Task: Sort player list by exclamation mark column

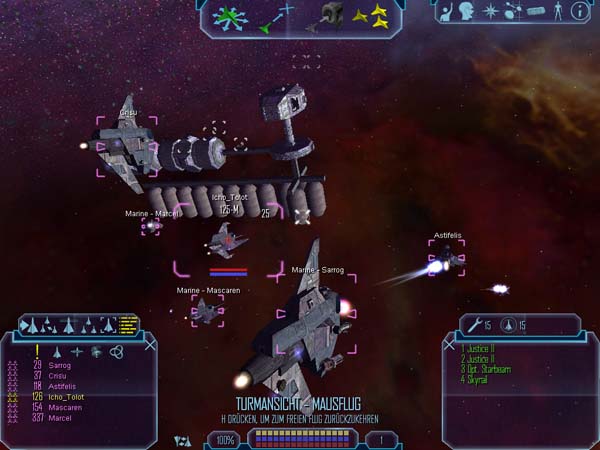Action: [x=36, y=351]
